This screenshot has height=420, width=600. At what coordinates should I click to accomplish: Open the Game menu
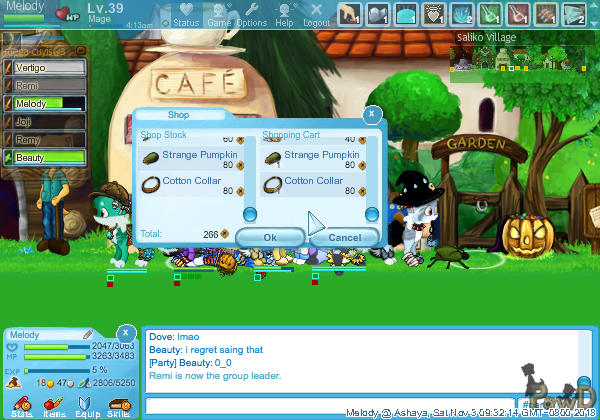(x=219, y=15)
